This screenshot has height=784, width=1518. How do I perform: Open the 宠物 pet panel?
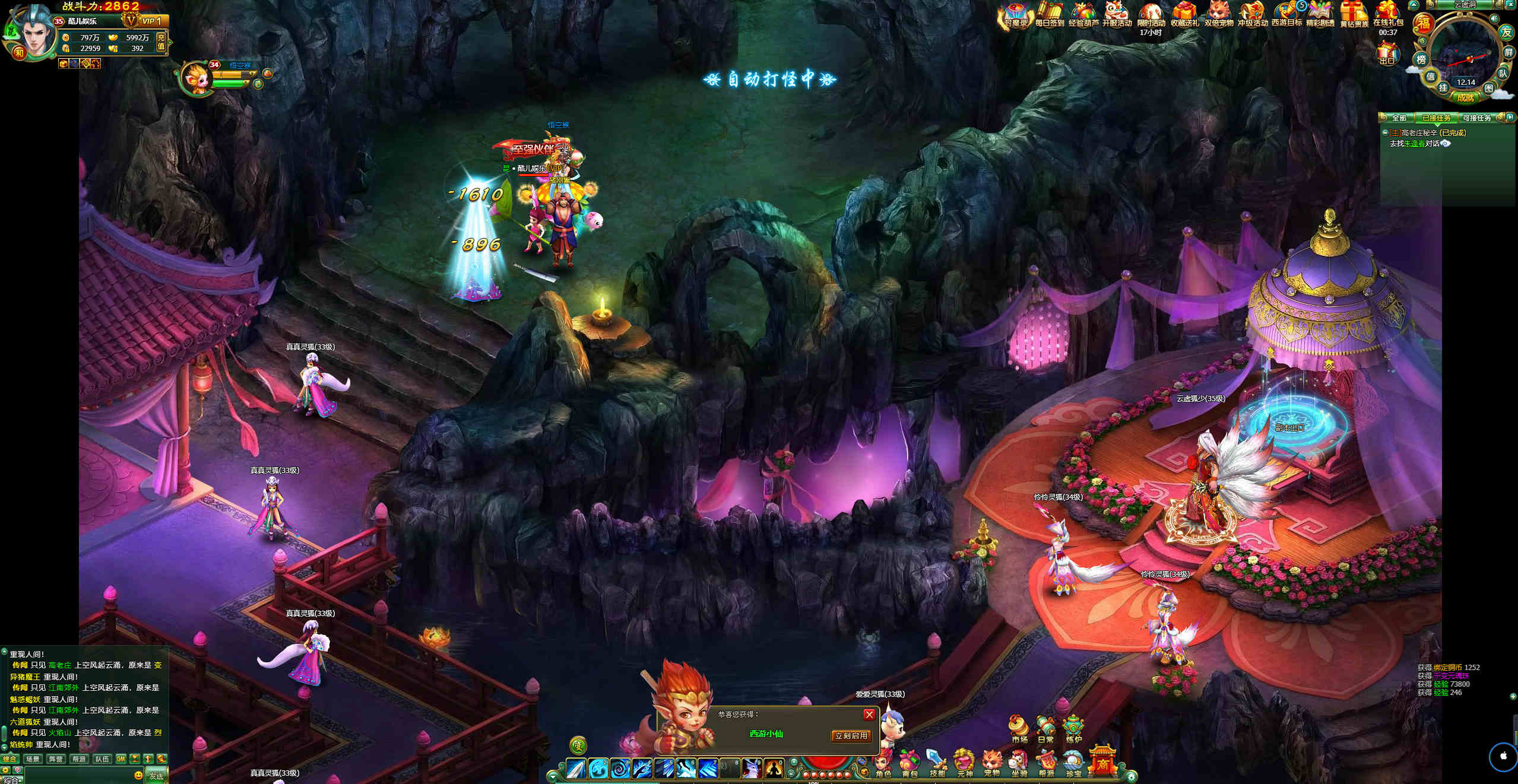click(992, 764)
